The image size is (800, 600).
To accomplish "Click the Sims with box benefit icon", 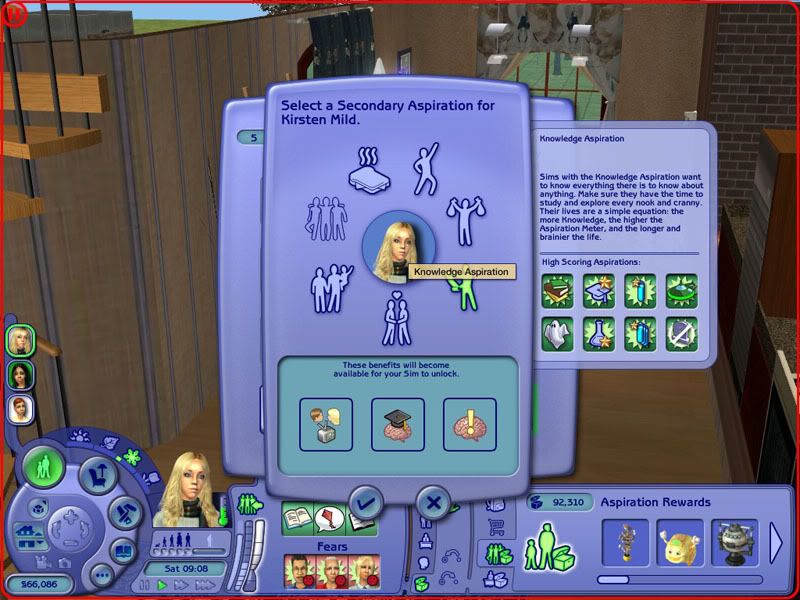I will pos(326,423).
